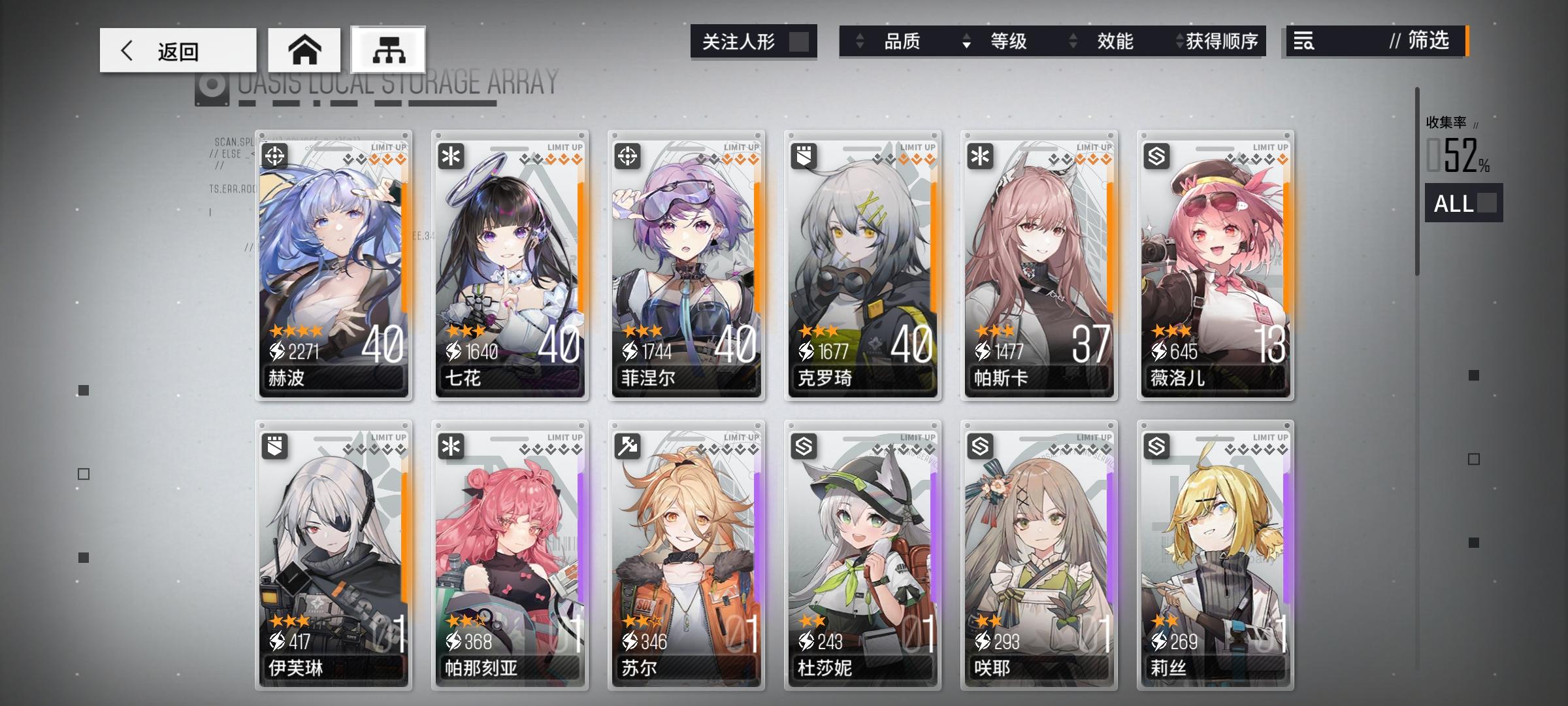The image size is (1568, 706).
Task: Click the 返回 back button
Action: click(x=178, y=50)
